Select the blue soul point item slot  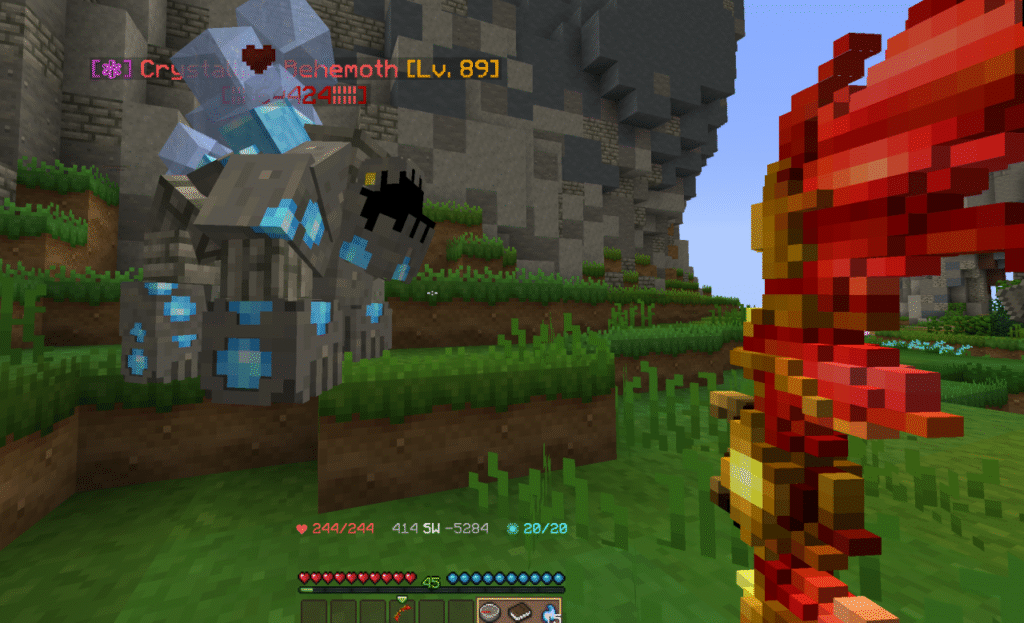tap(548, 611)
